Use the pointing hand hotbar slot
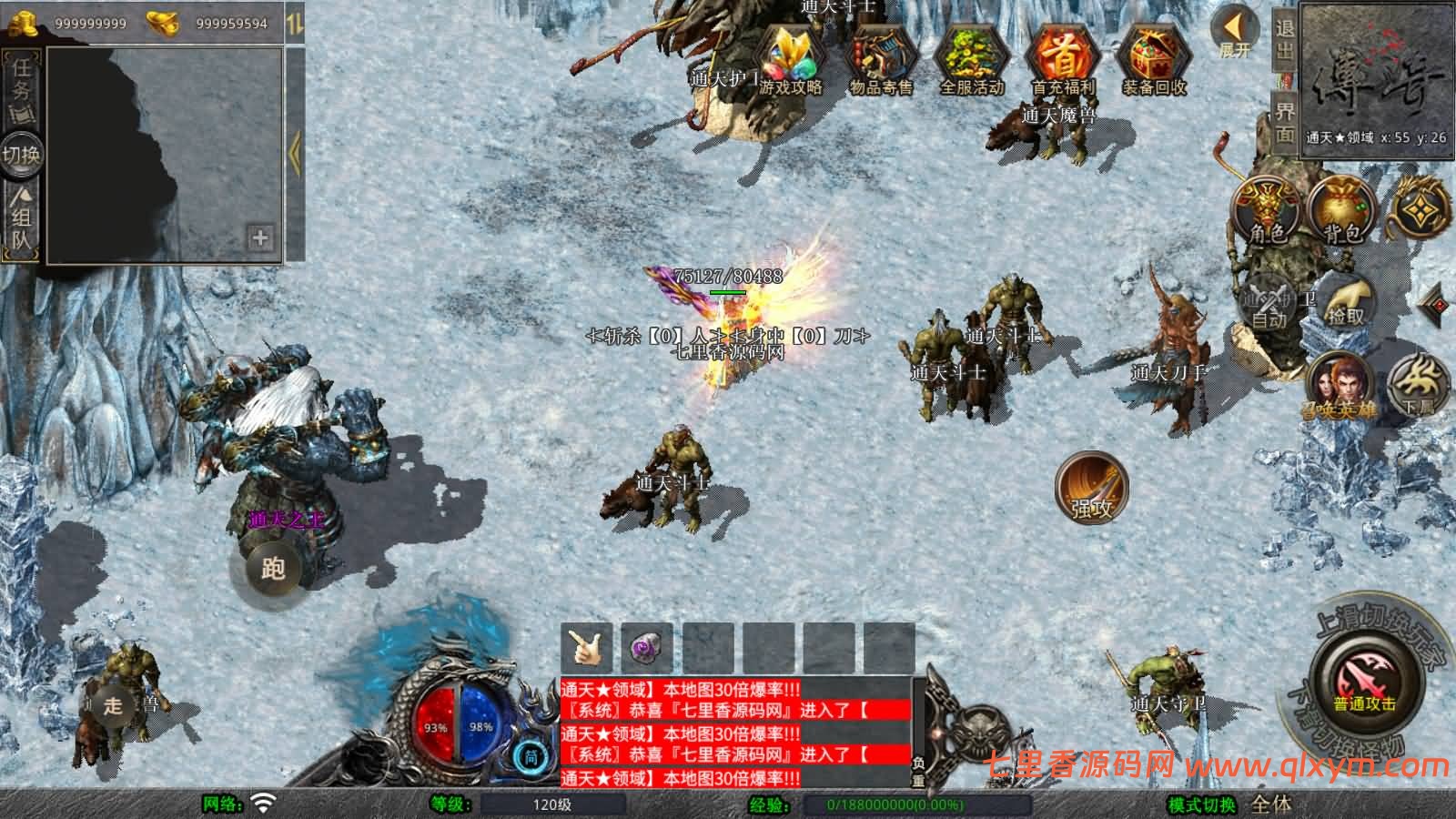 pos(587,647)
